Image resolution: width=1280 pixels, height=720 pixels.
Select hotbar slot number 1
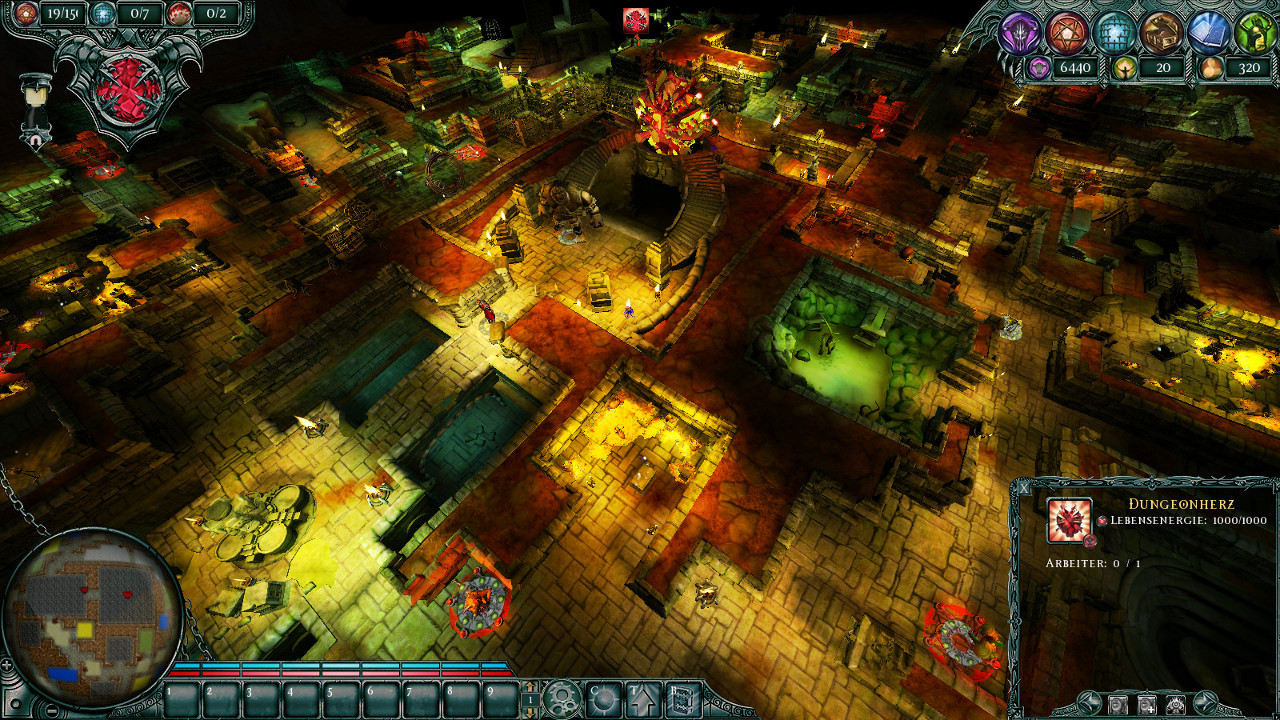click(x=181, y=700)
